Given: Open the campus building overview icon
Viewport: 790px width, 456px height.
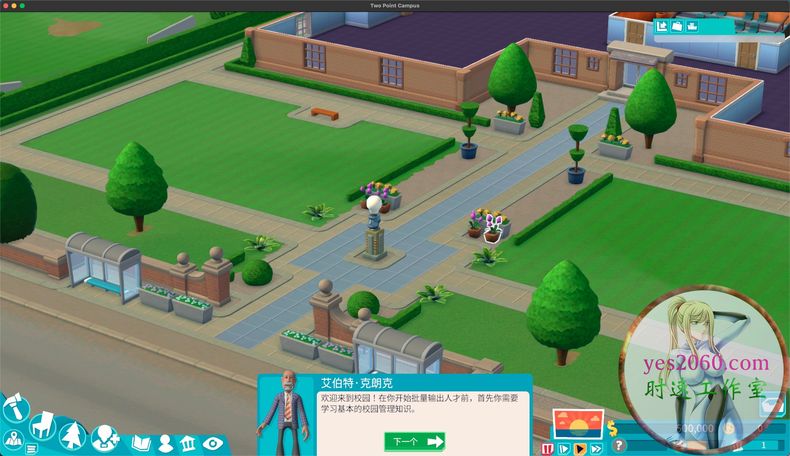Looking at the screenshot, I should 188,442.
